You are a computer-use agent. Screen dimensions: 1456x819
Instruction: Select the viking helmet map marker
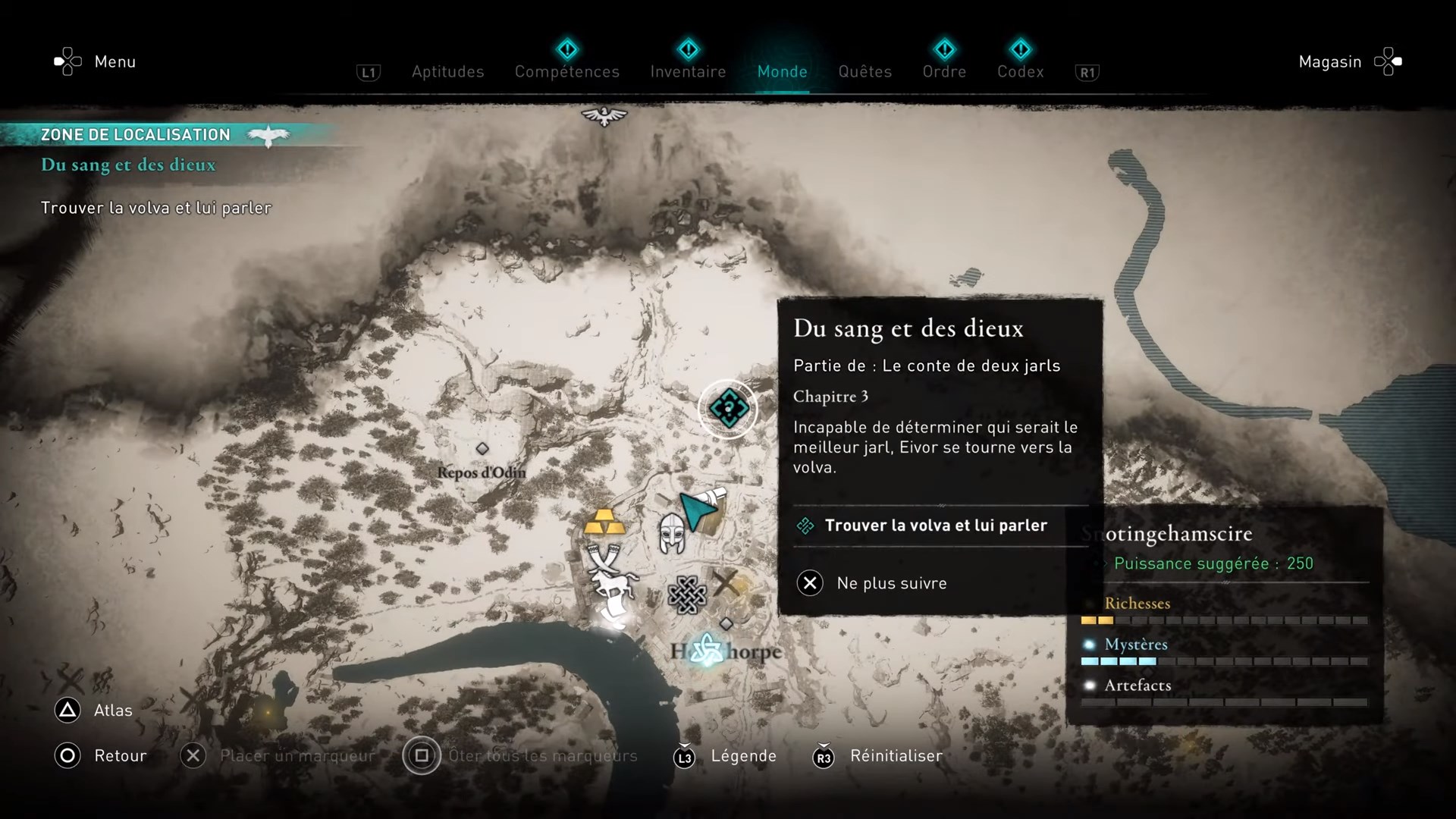(671, 532)
